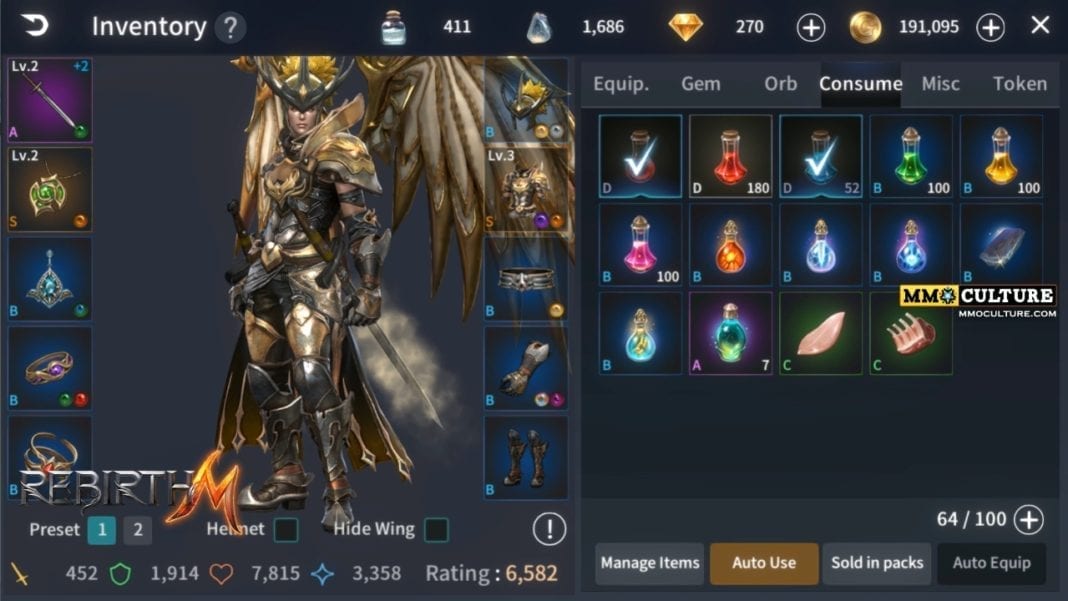The height and width of the screenshot is (601, 1068).
Task: Open the Inventory help question mark
Action: pyautogui.click(x=230, y=27)
